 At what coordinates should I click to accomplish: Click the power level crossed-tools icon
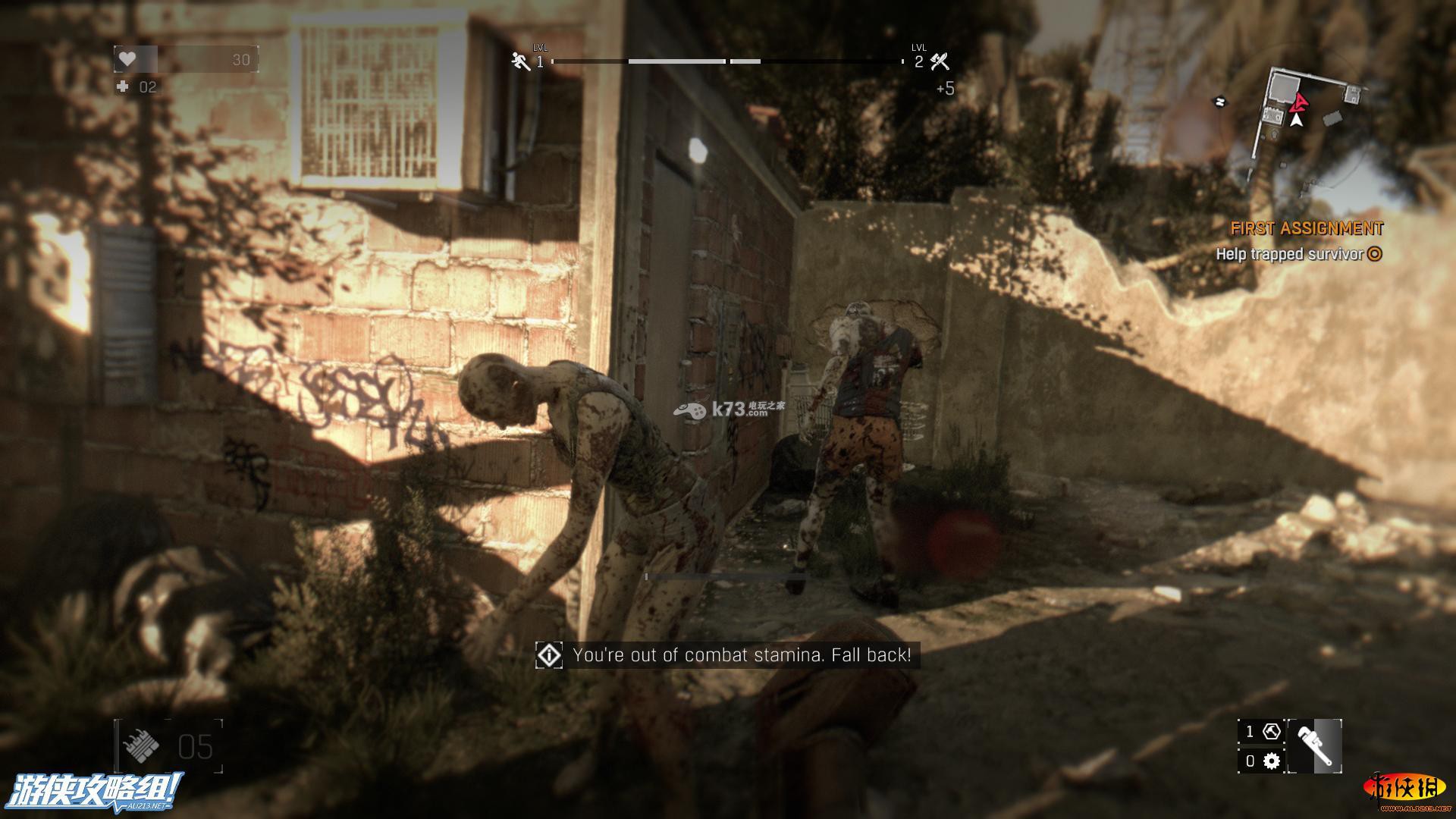(939, 61)
